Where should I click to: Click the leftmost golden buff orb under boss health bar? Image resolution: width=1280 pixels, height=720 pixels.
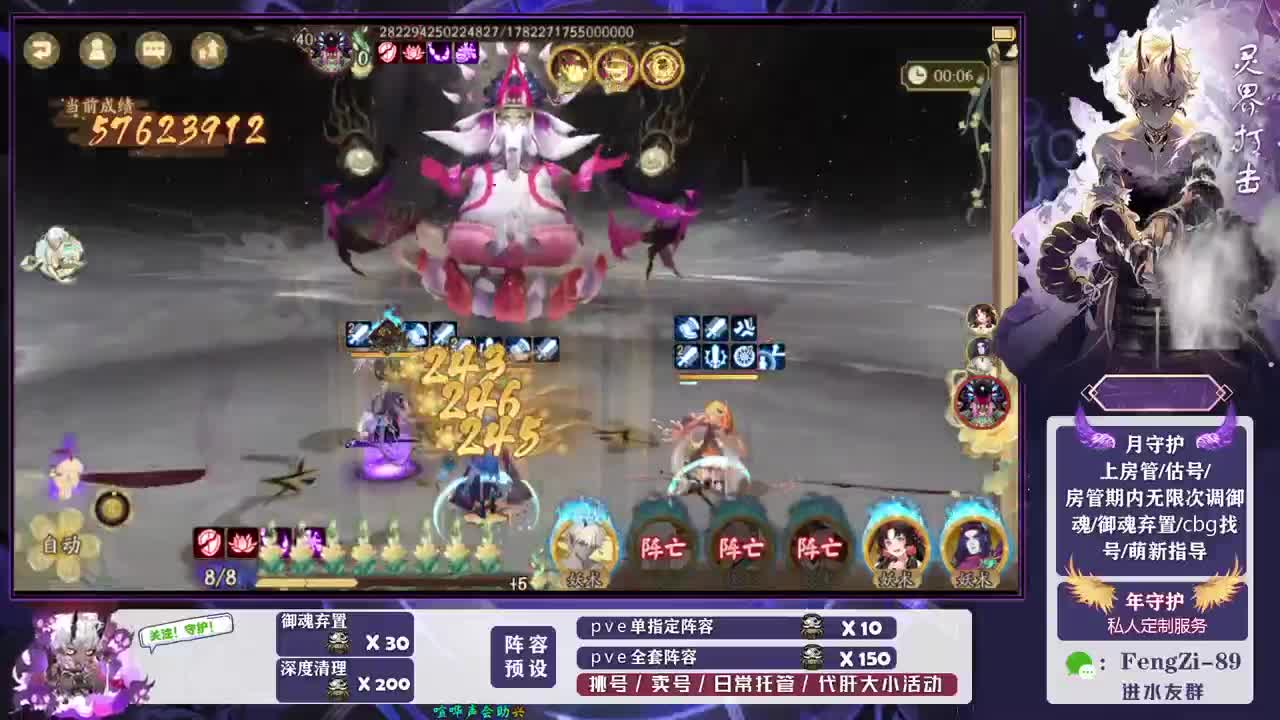coord(568,69)
